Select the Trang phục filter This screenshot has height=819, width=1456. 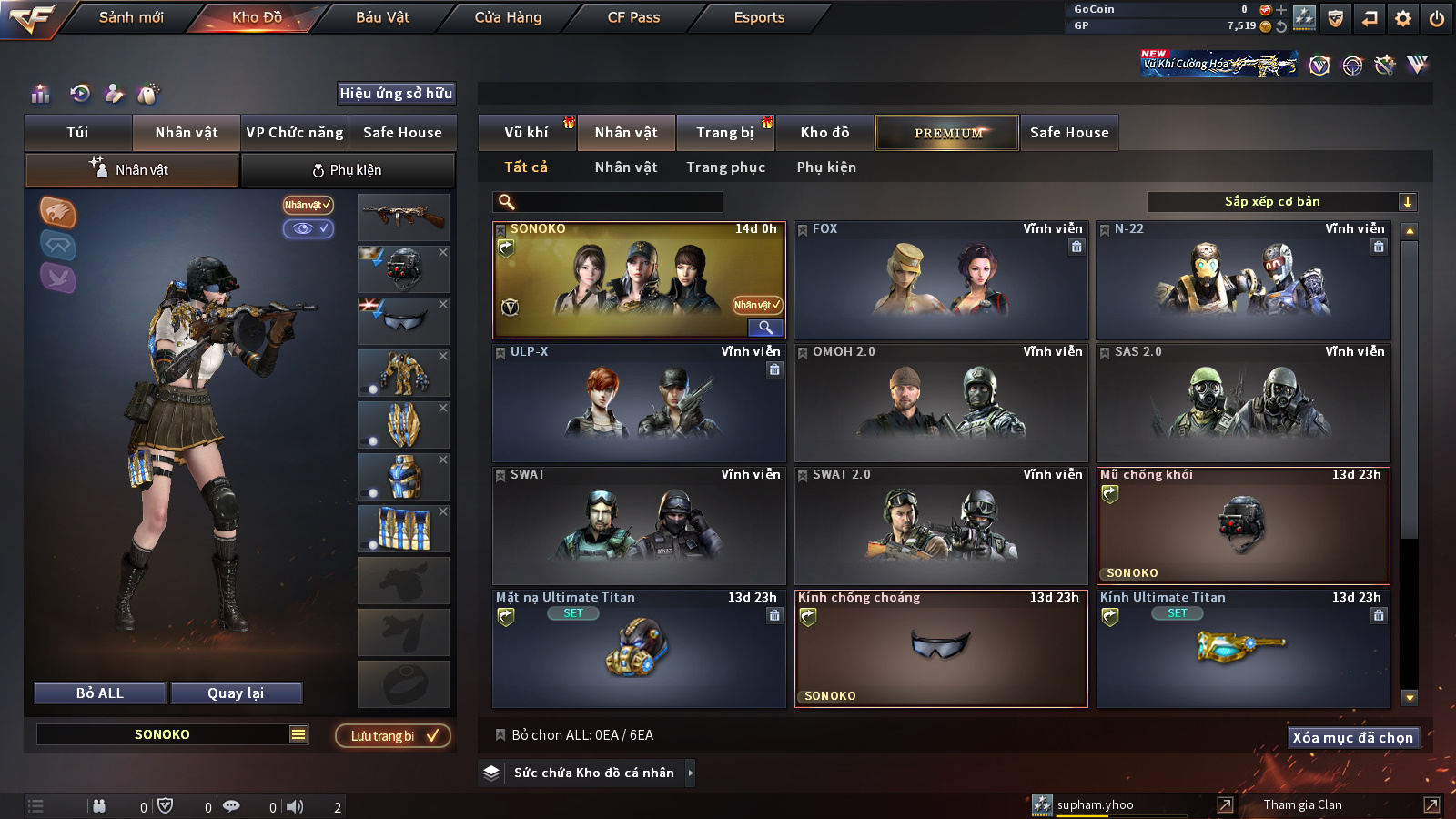point(725,167)
